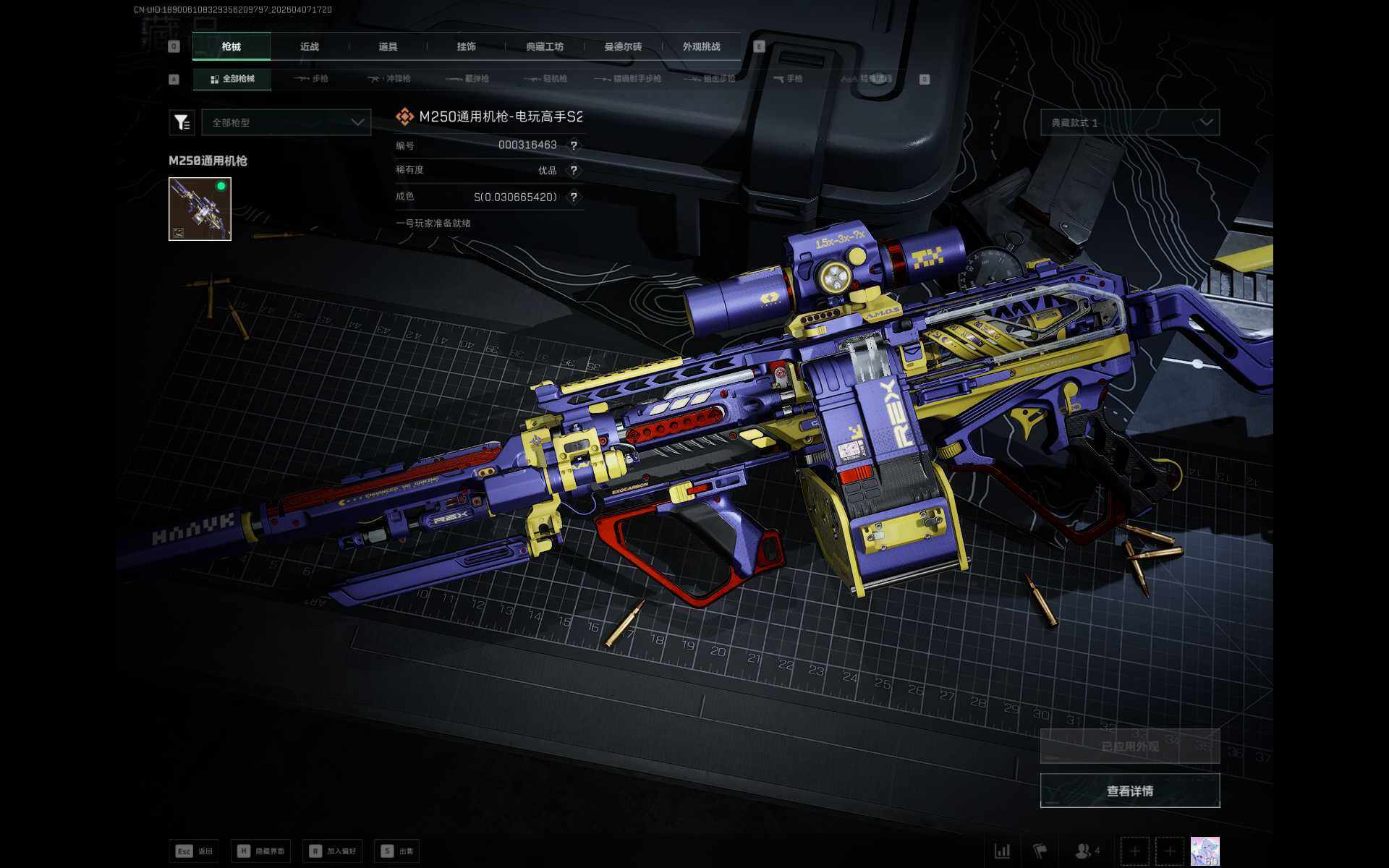This screenshot has width=1389, height=868.
Task: Select the 挂饰 charms tab
Action: [467, 46]
